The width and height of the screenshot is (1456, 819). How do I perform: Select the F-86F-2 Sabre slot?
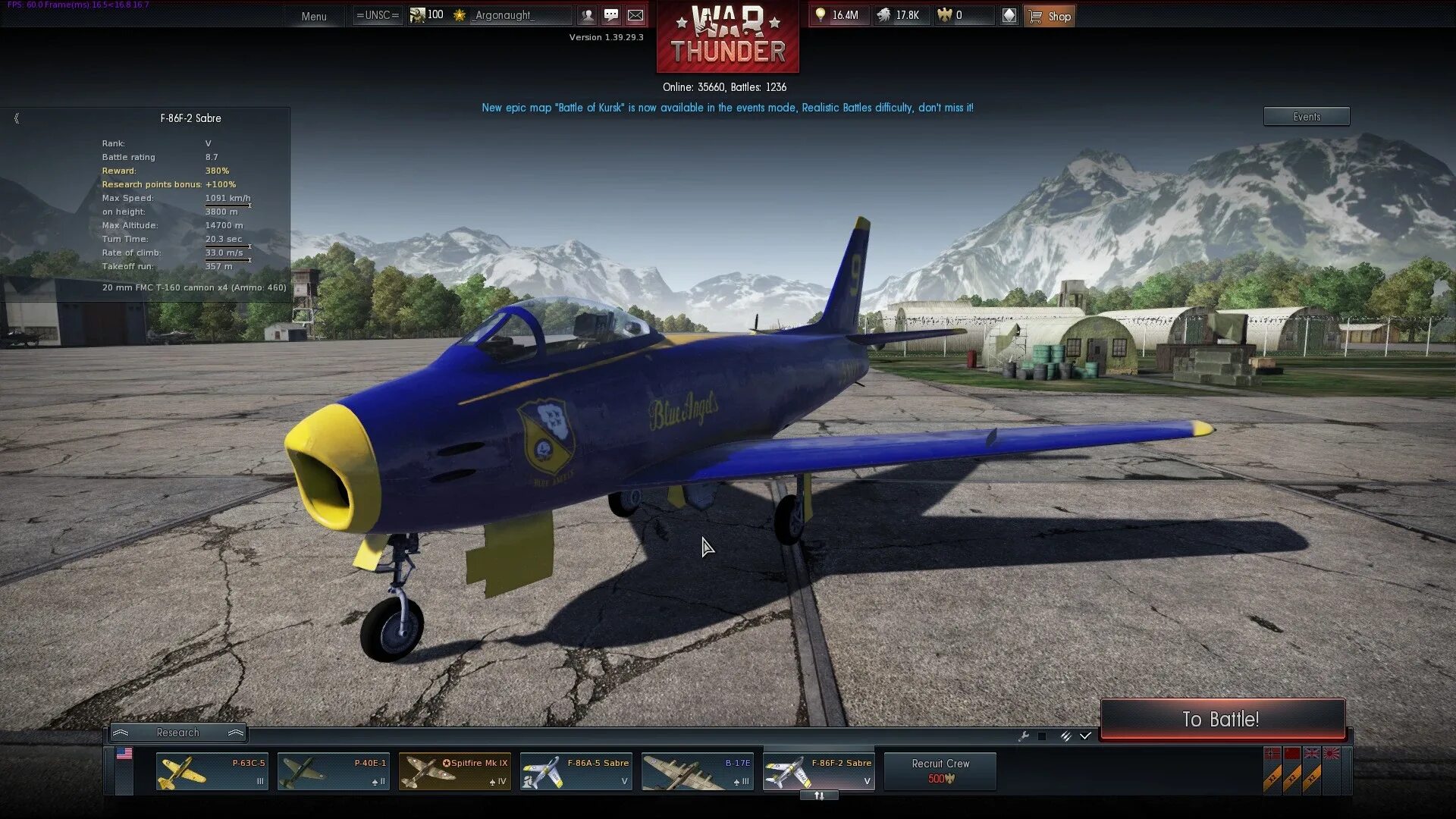pos(818,772)
